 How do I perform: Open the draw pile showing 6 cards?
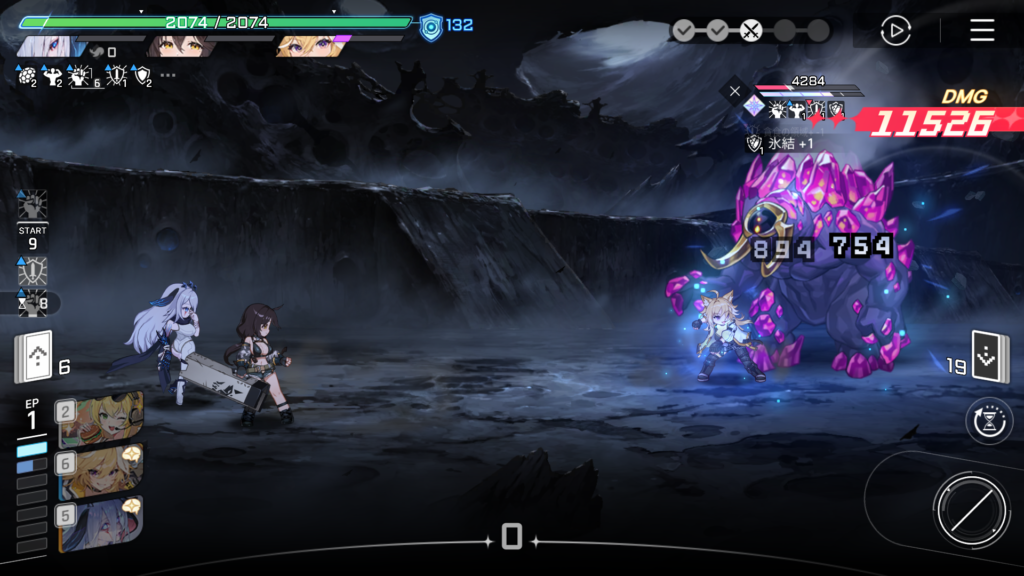click(33, 359)
